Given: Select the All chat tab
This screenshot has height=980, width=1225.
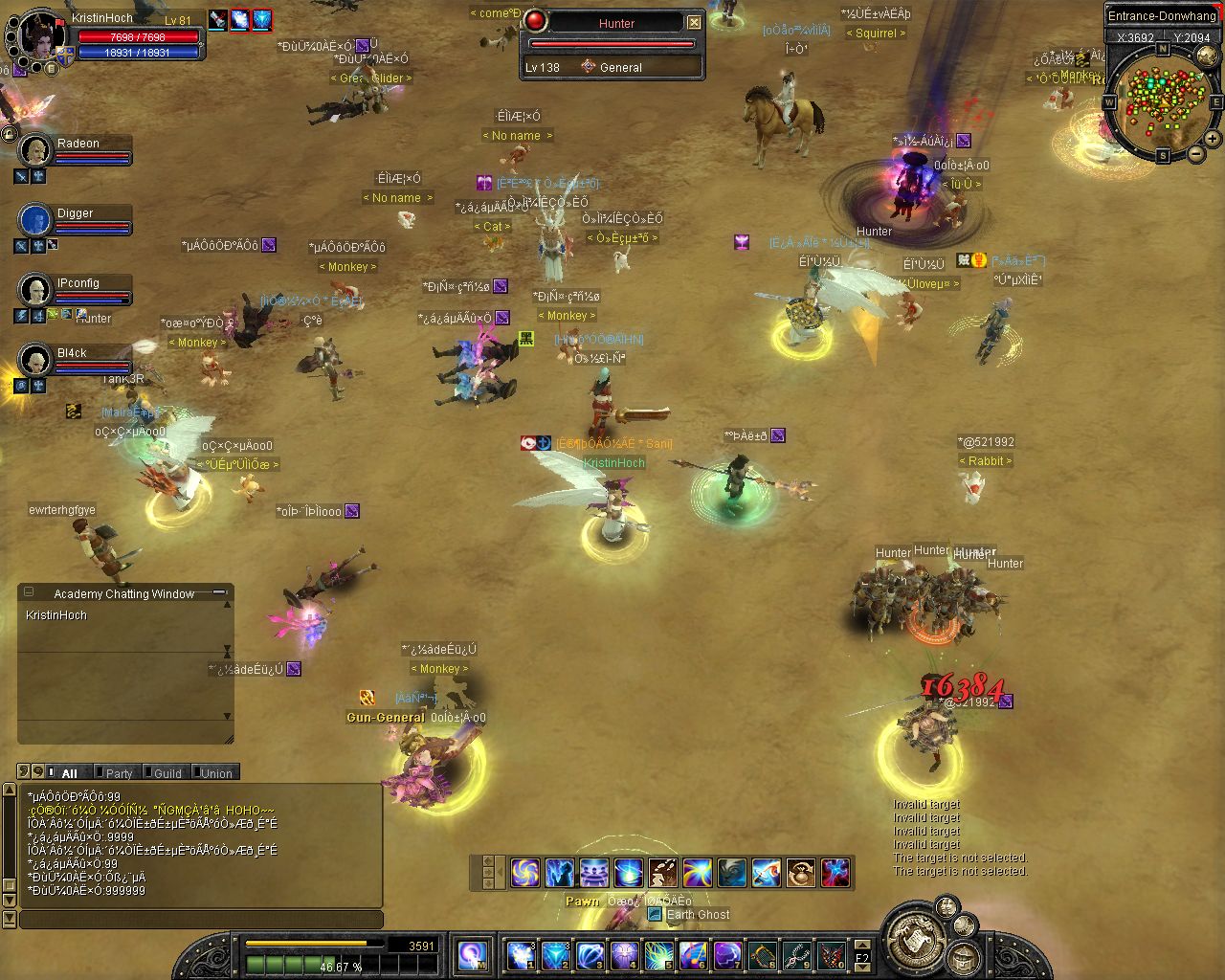Looking at the screenshot, I should pos(69,773).
